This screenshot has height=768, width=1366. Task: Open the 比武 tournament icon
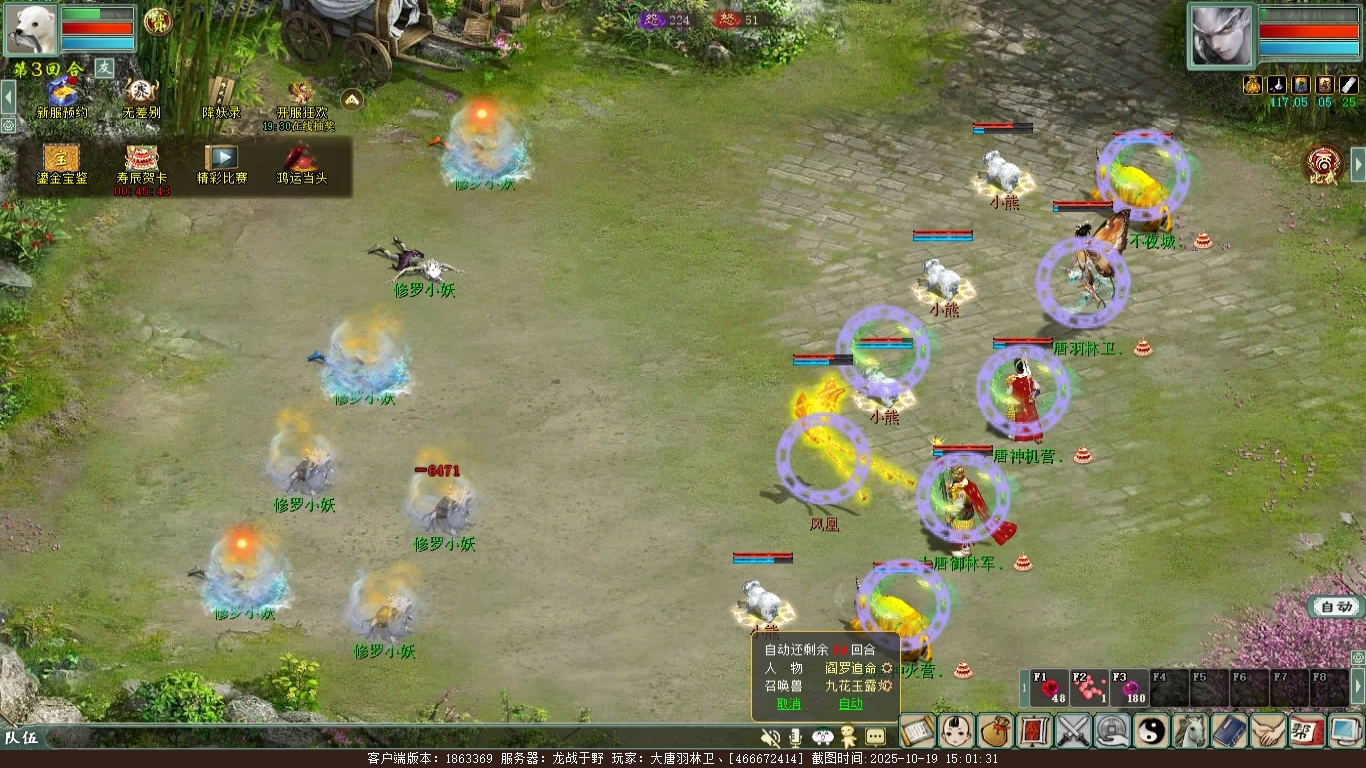(x=1326, y=163)
